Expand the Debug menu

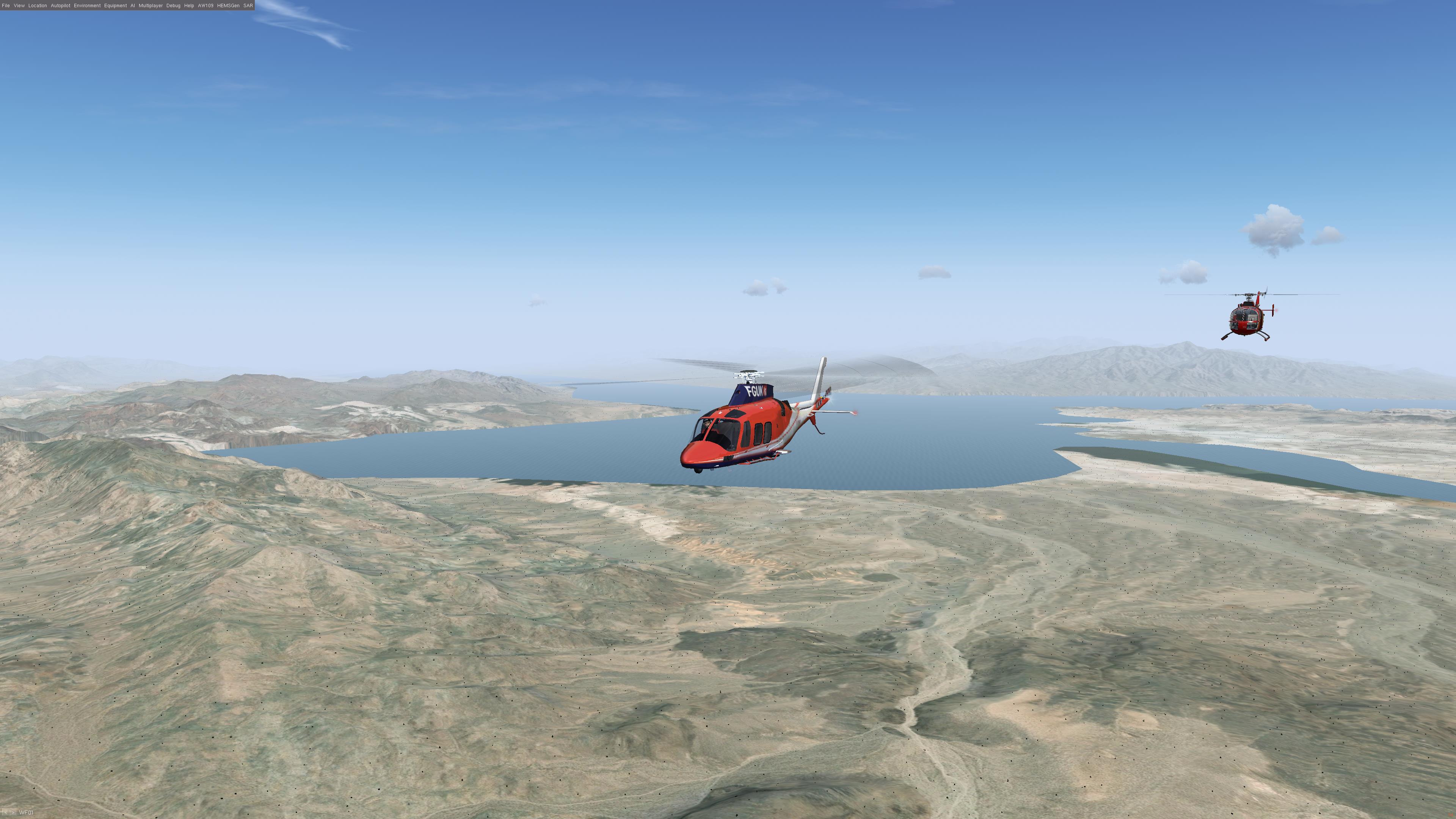[174, 6]
